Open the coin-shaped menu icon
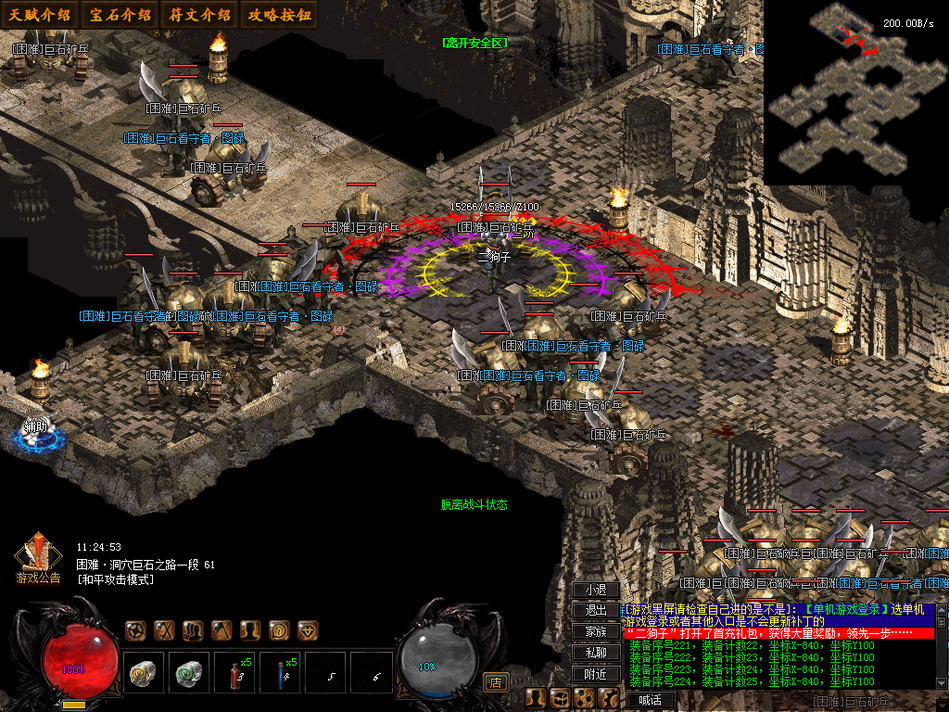Viewport: 949px width, 712px height. pyautogui.click(x=279, y=630)
